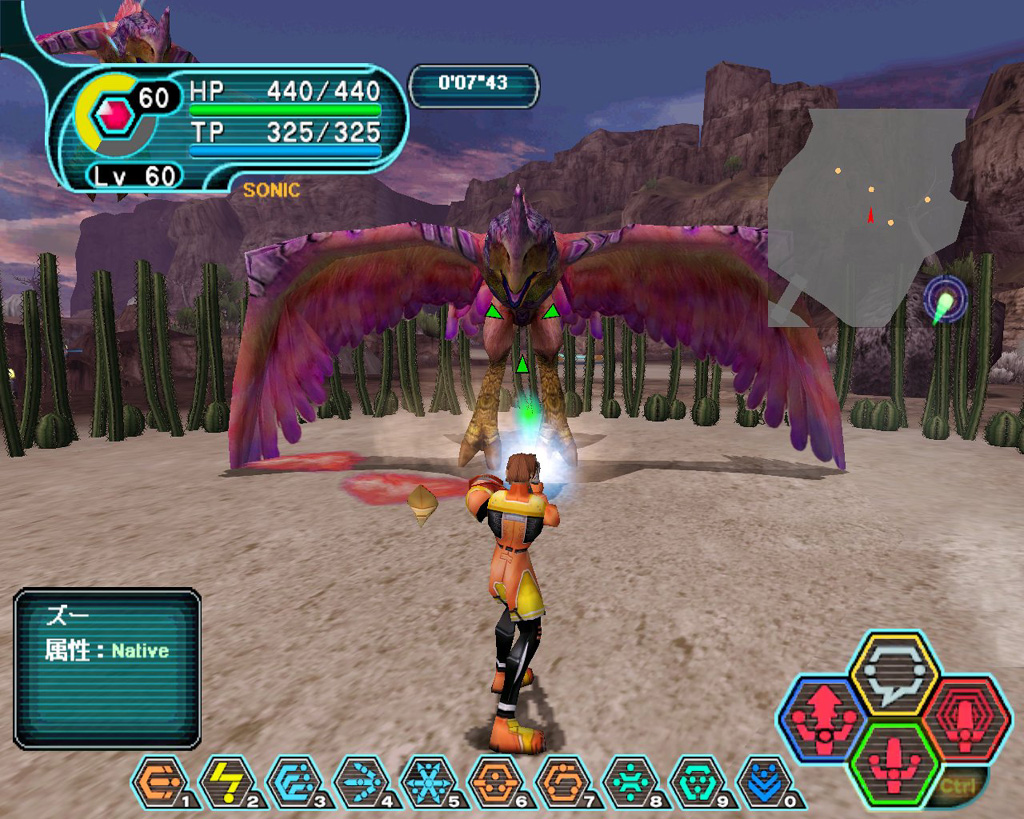This screenshot has width=1024, height=819.
Task: Select the teal hexagon technique in slot 9
Action: [697, 782]
